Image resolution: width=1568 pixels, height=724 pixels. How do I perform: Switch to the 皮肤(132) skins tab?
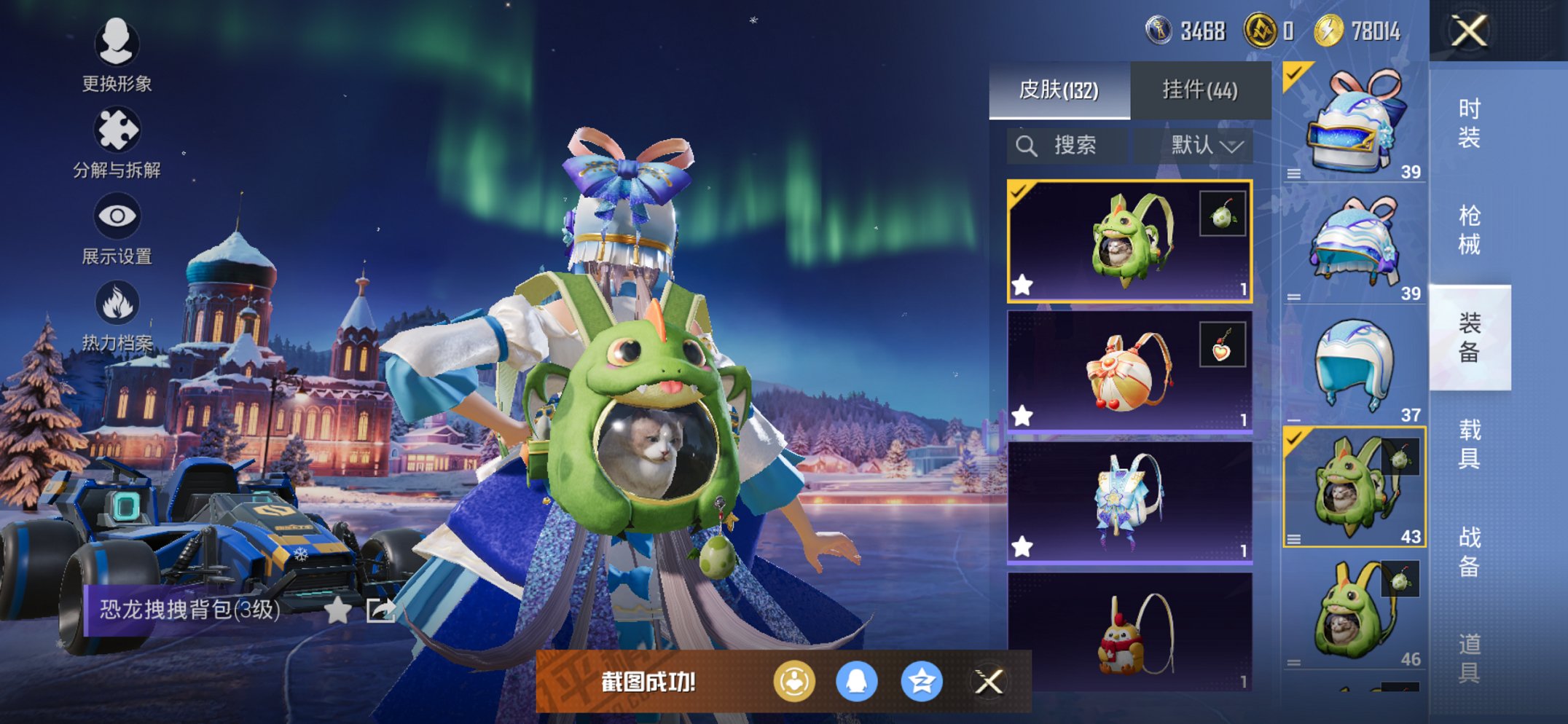[x=1059, y=90]
